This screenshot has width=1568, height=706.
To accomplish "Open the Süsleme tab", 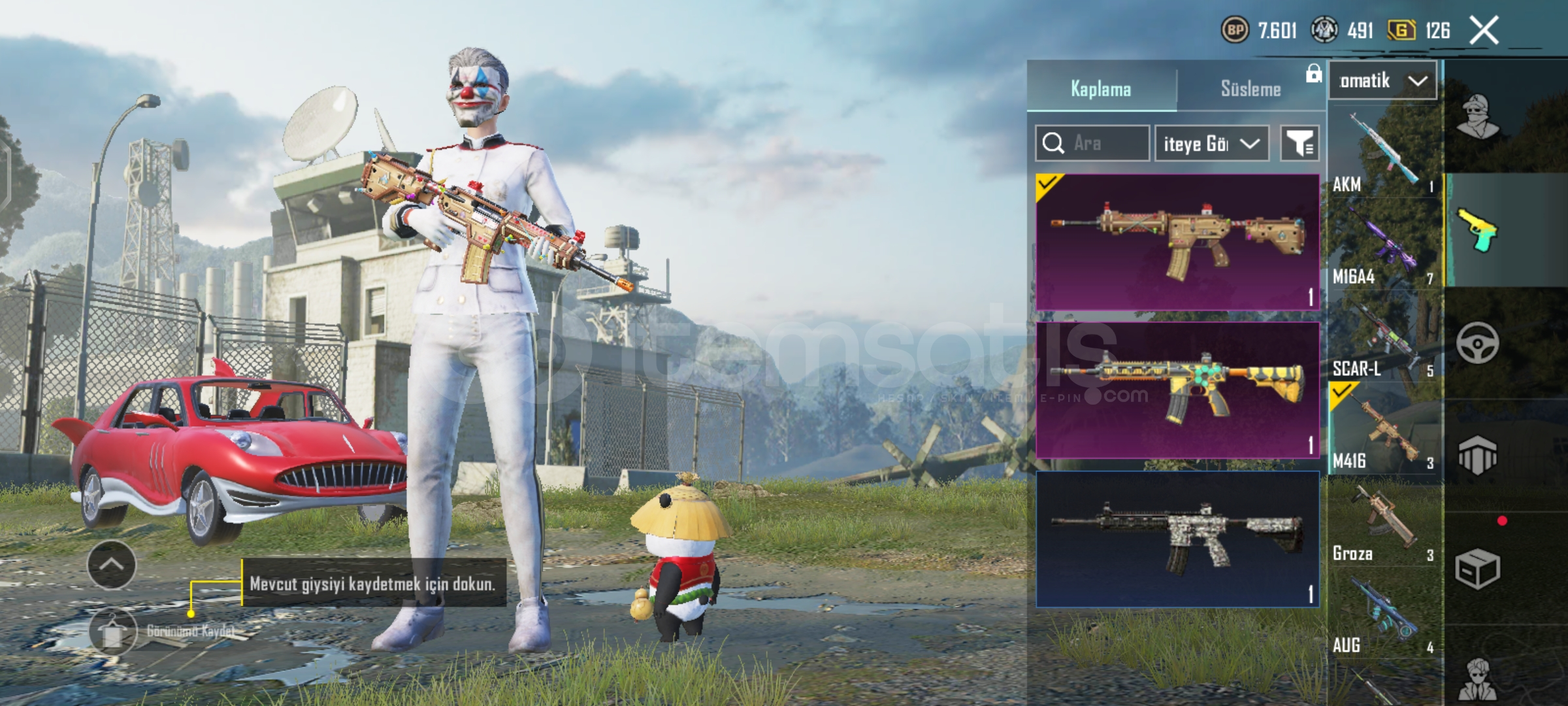I will pos(1250,88).
